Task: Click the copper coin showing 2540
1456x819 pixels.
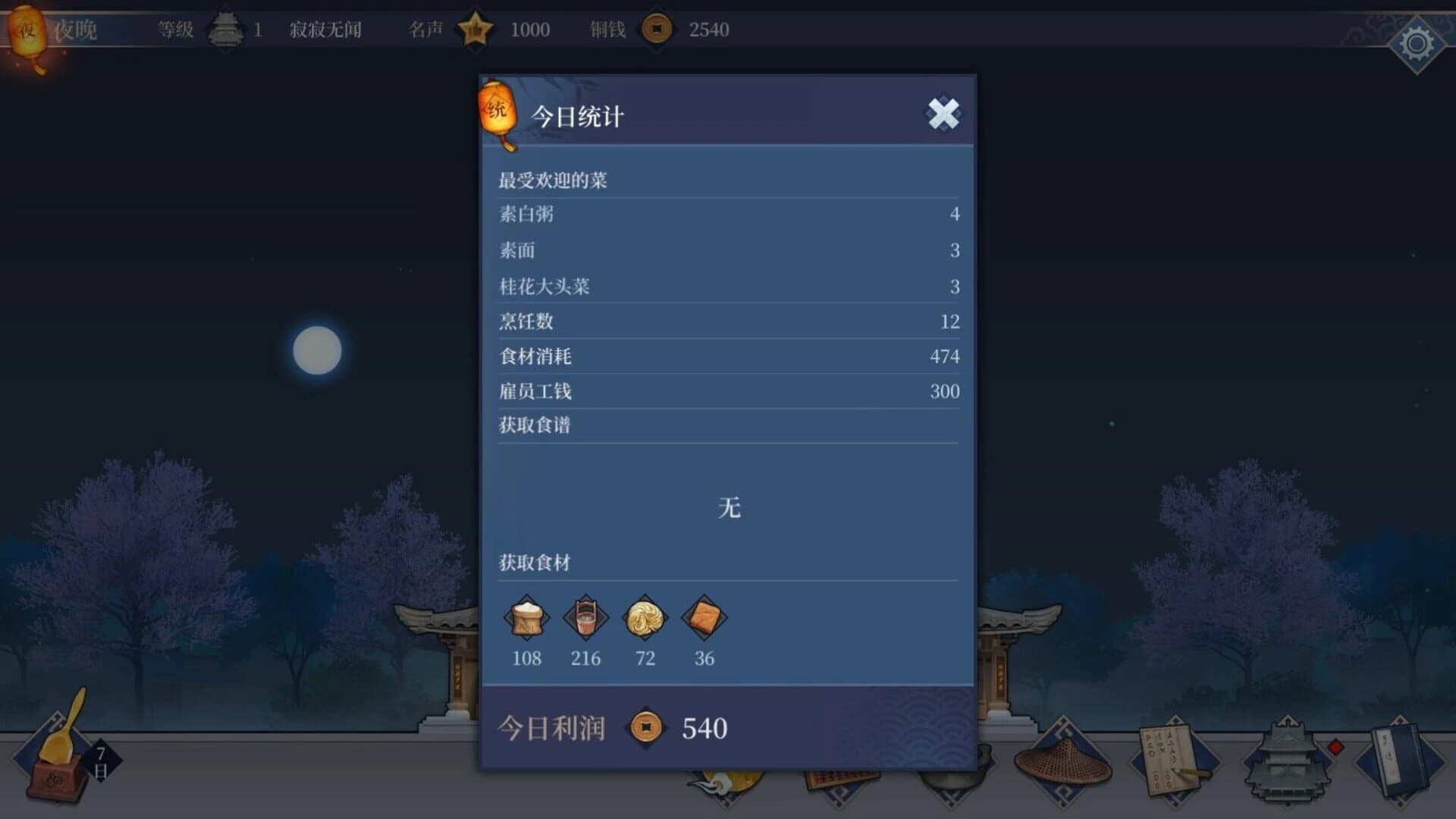Action: click(x=657, y=31)
